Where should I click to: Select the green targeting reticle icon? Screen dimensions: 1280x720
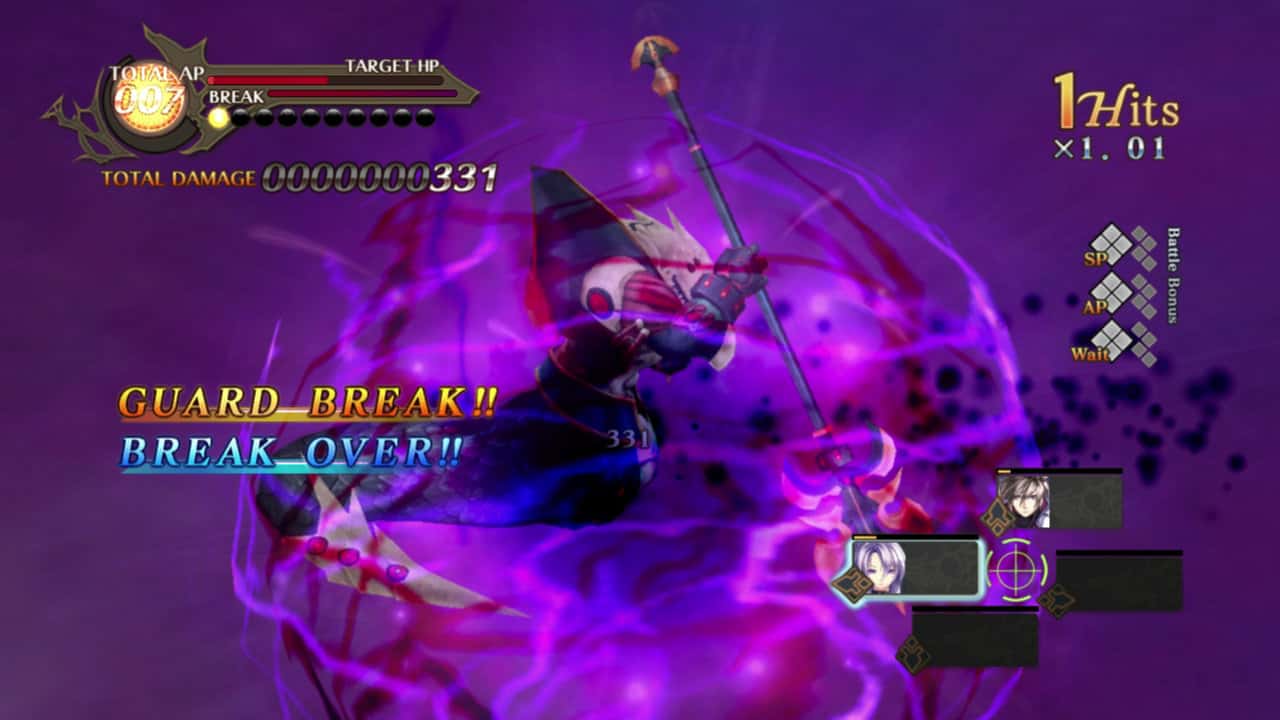tap(1014, 570)
